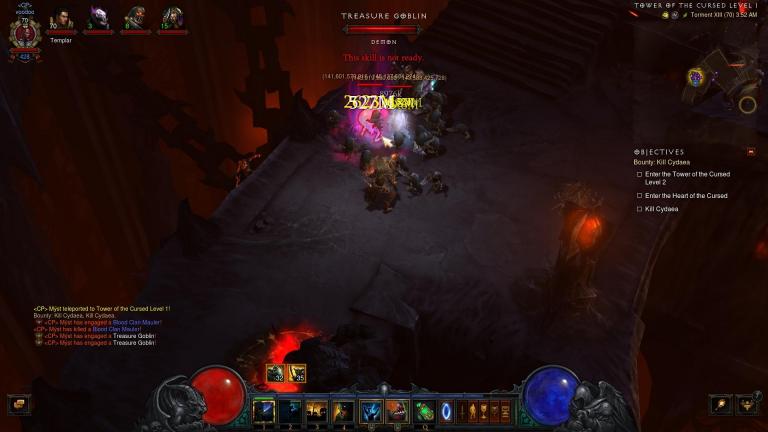Open the bottom-right corner menu button
The width and height of the screenshot is (768, 432).
pyautogui.click(x=746, y=404)
